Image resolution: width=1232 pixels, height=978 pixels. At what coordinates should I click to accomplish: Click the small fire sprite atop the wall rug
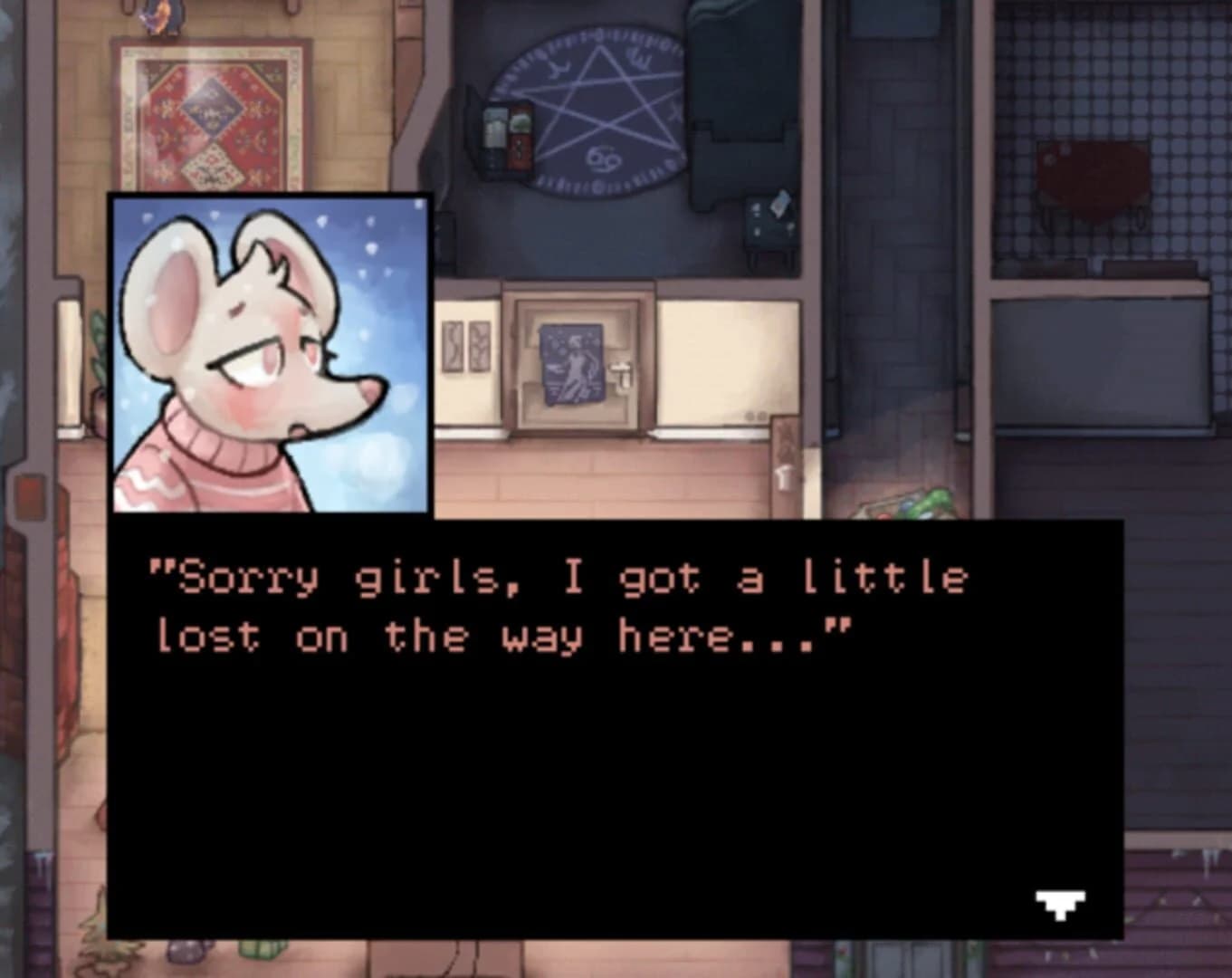pos(161,14)
